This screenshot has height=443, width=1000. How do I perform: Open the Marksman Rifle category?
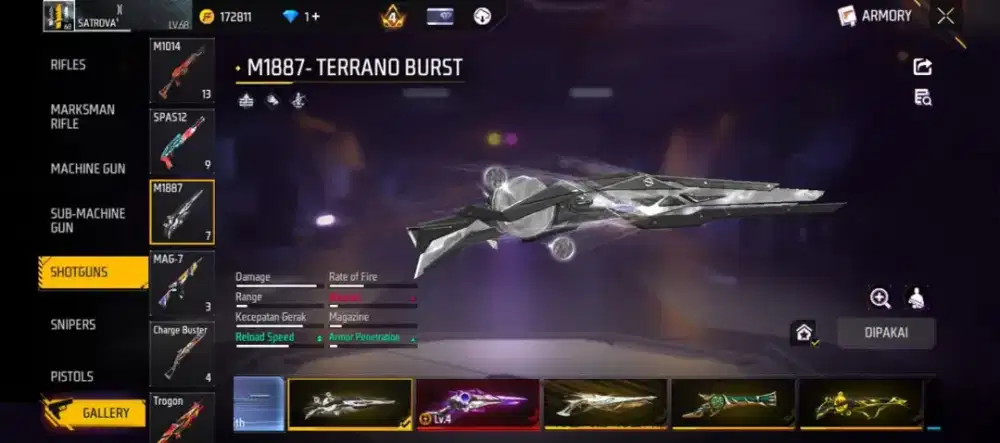point(82,116)
